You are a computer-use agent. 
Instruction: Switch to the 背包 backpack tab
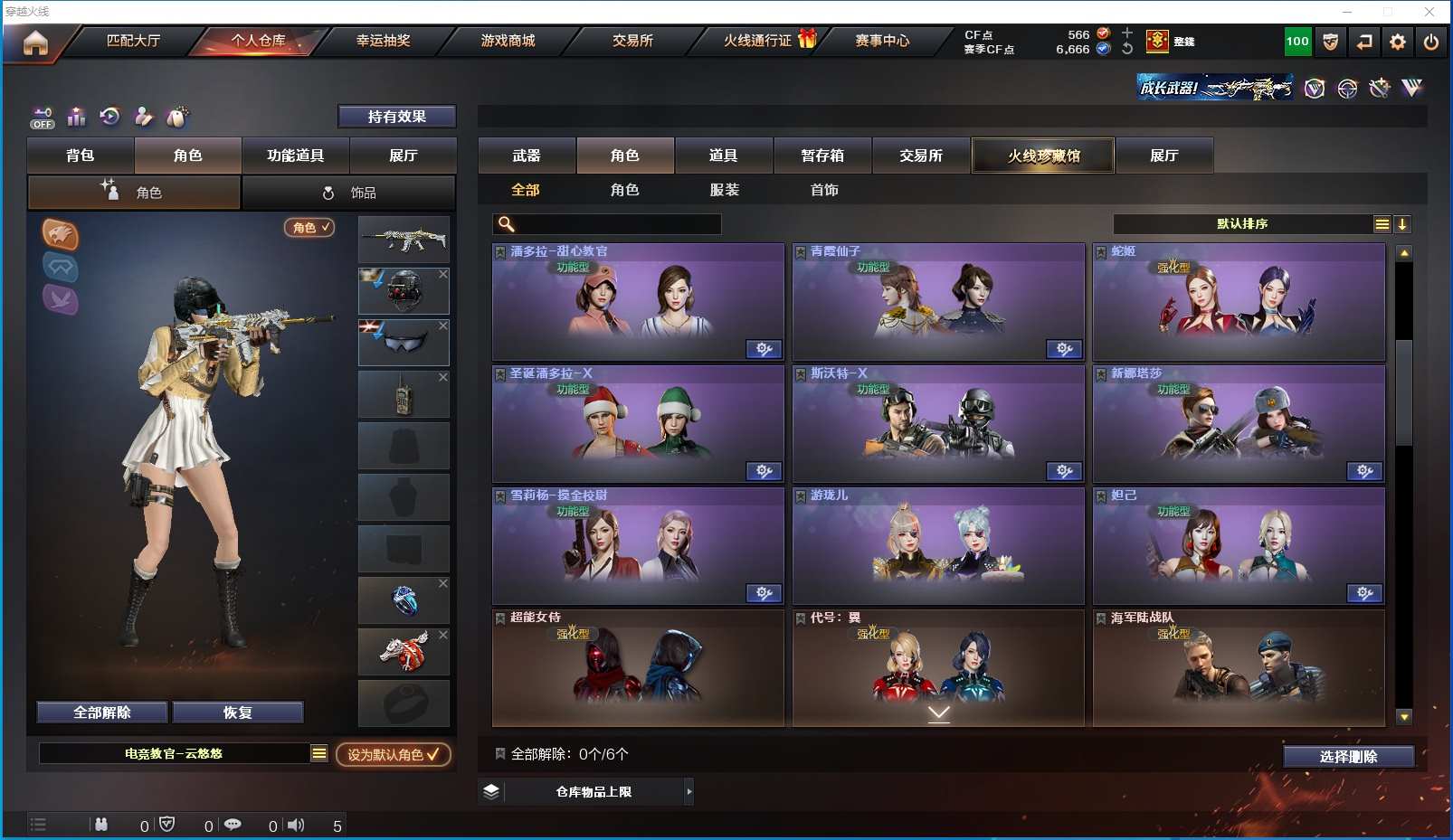pos(81,156)
